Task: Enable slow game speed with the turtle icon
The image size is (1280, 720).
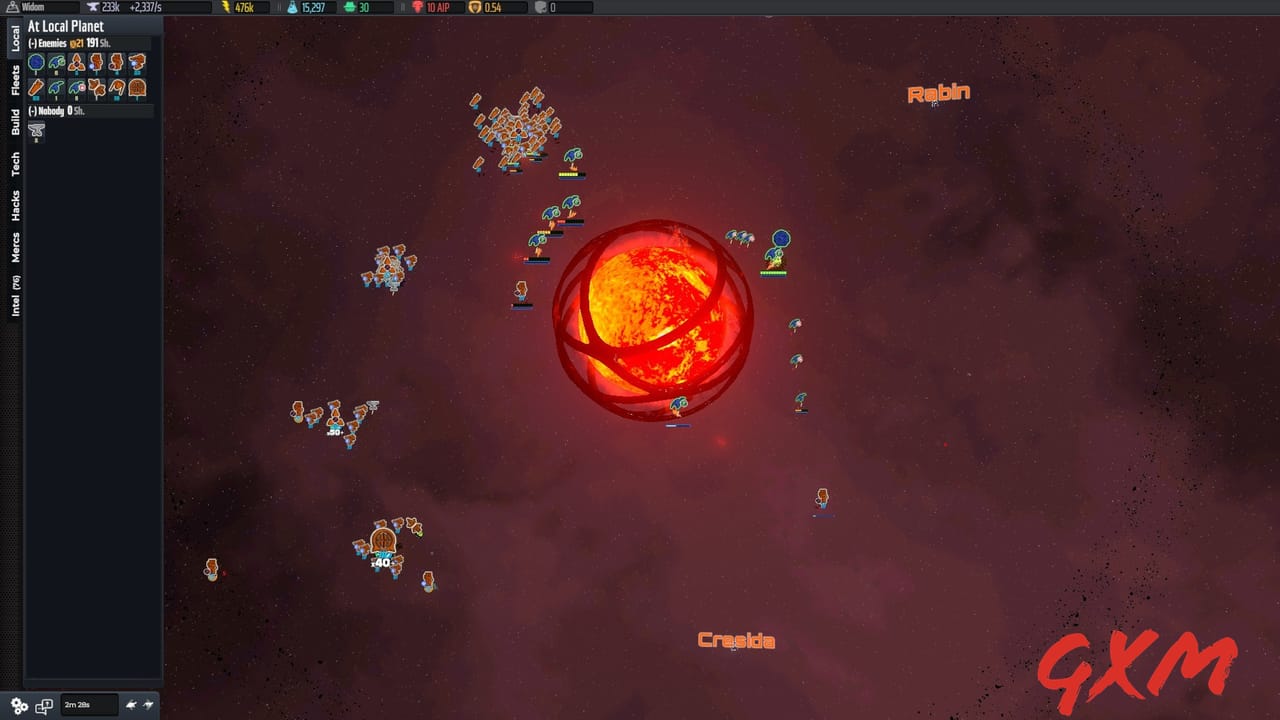Action: 132,705
